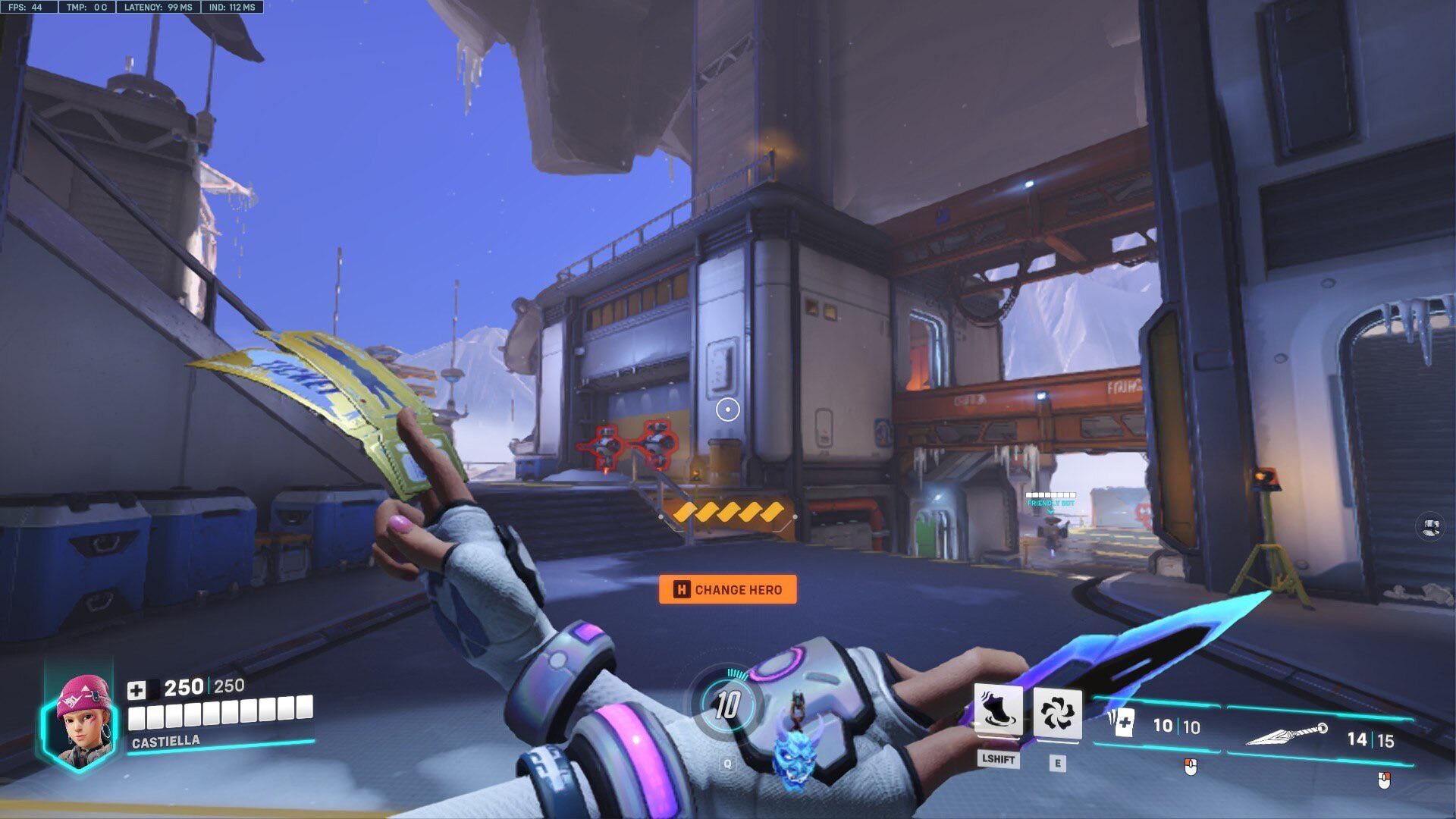Click the Change Hero button
The height and width of the screenshot is (819, 1456).
click(x=727, y=589)
